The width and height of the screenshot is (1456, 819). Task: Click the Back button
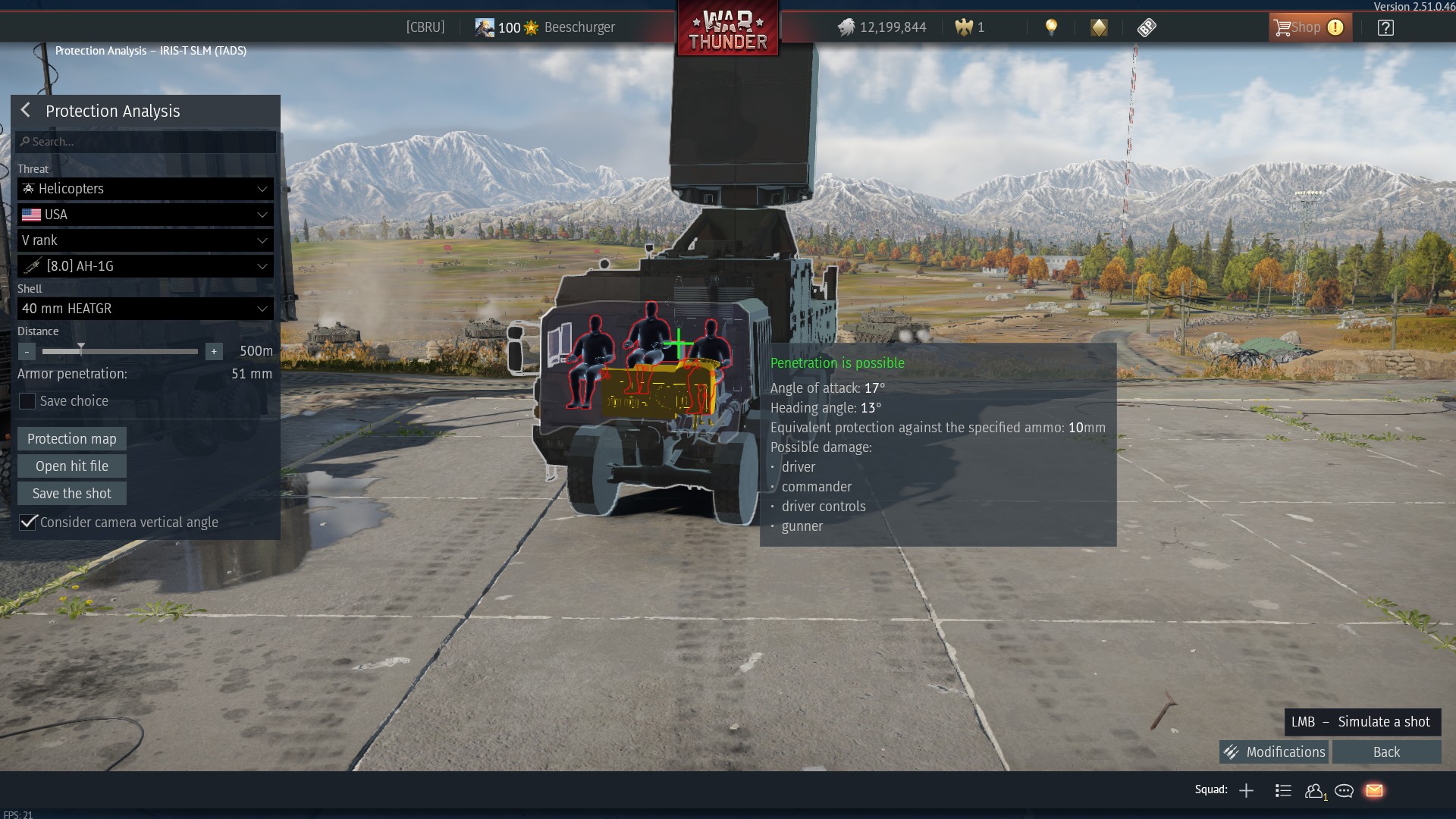[x=1386, y=752]
